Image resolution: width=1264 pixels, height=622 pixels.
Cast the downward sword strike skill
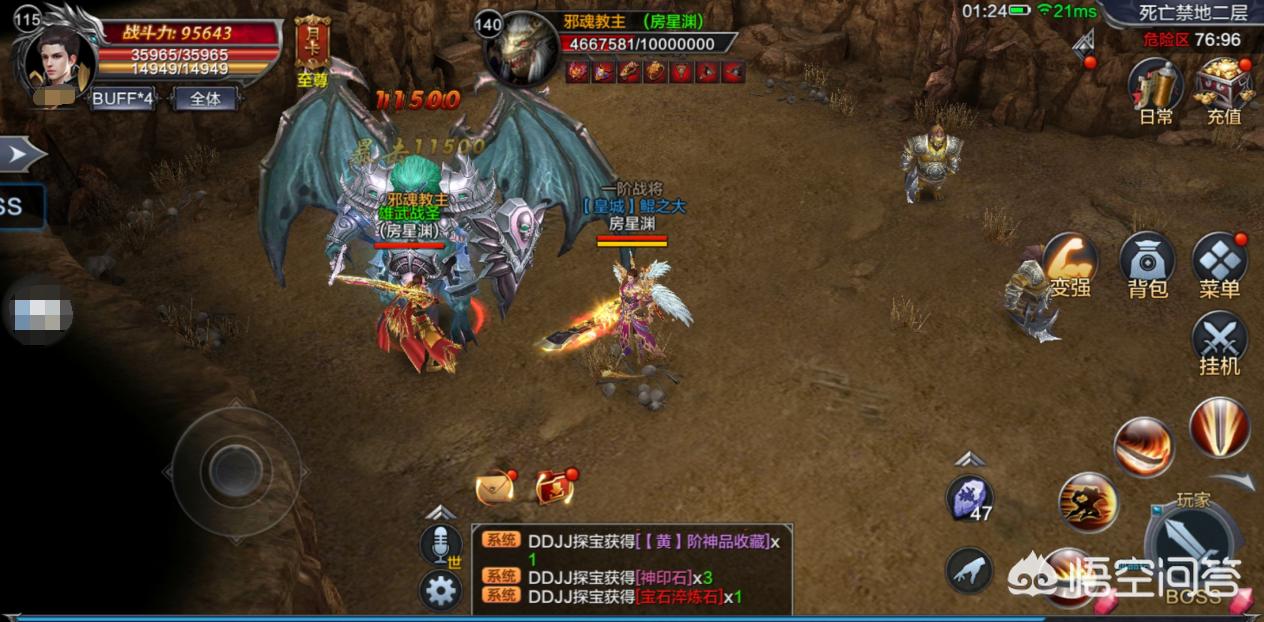click(1219, 427)
